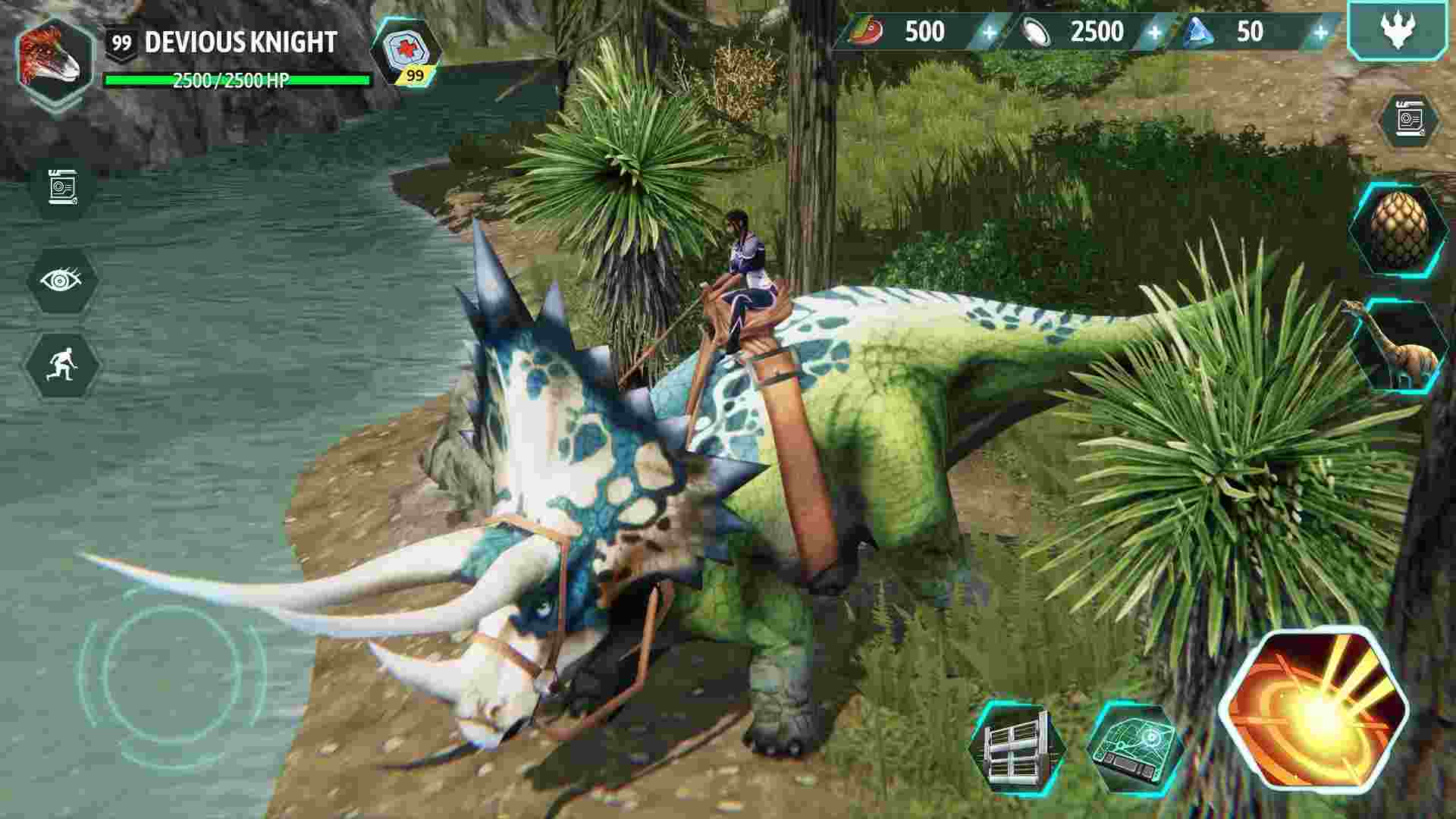Toggle dino vision with the eye icon
Viewport: 1456px width, 819px height.
61,284
